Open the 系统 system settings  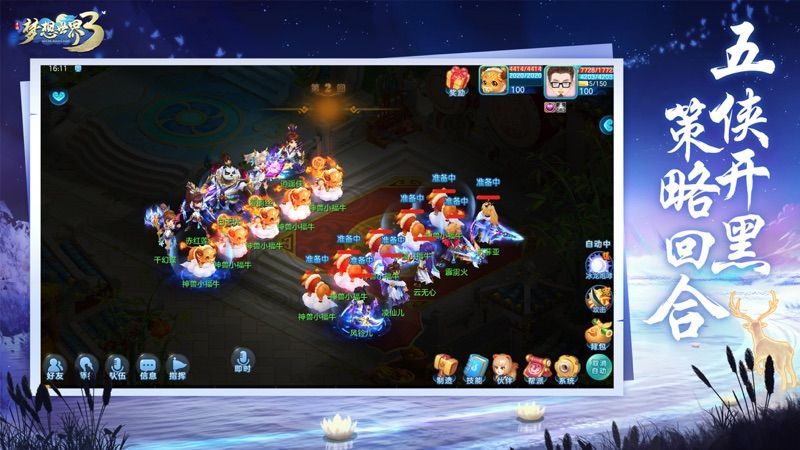point(567,367)
